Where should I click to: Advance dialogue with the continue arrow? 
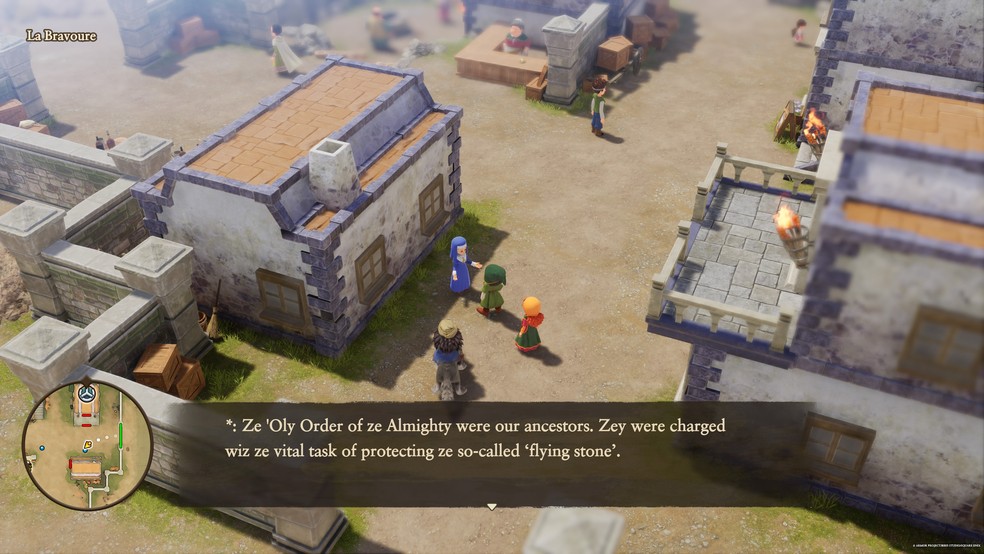coord(491,507)
